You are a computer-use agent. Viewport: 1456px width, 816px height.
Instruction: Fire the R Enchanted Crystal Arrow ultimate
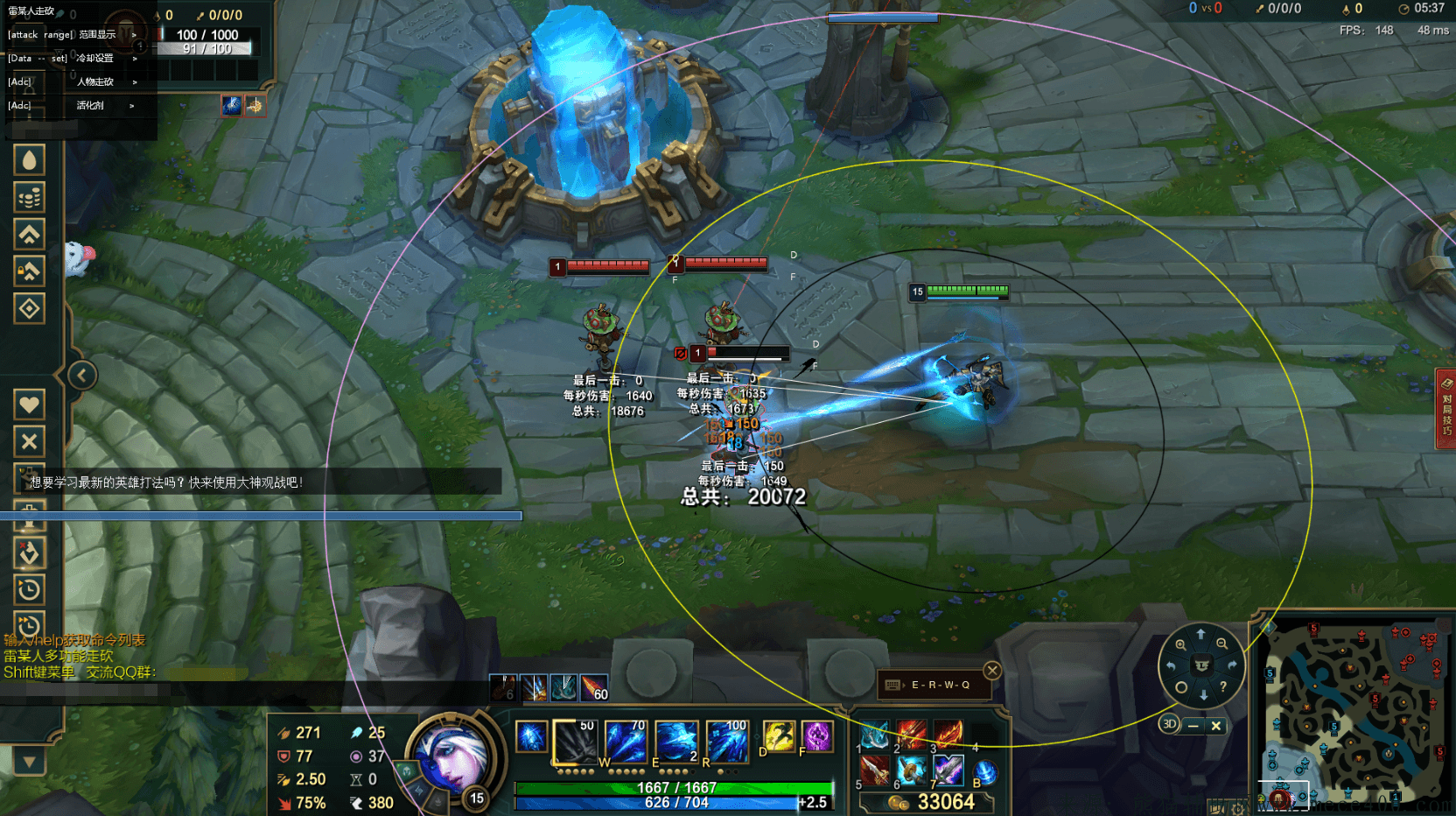[726, 742]
